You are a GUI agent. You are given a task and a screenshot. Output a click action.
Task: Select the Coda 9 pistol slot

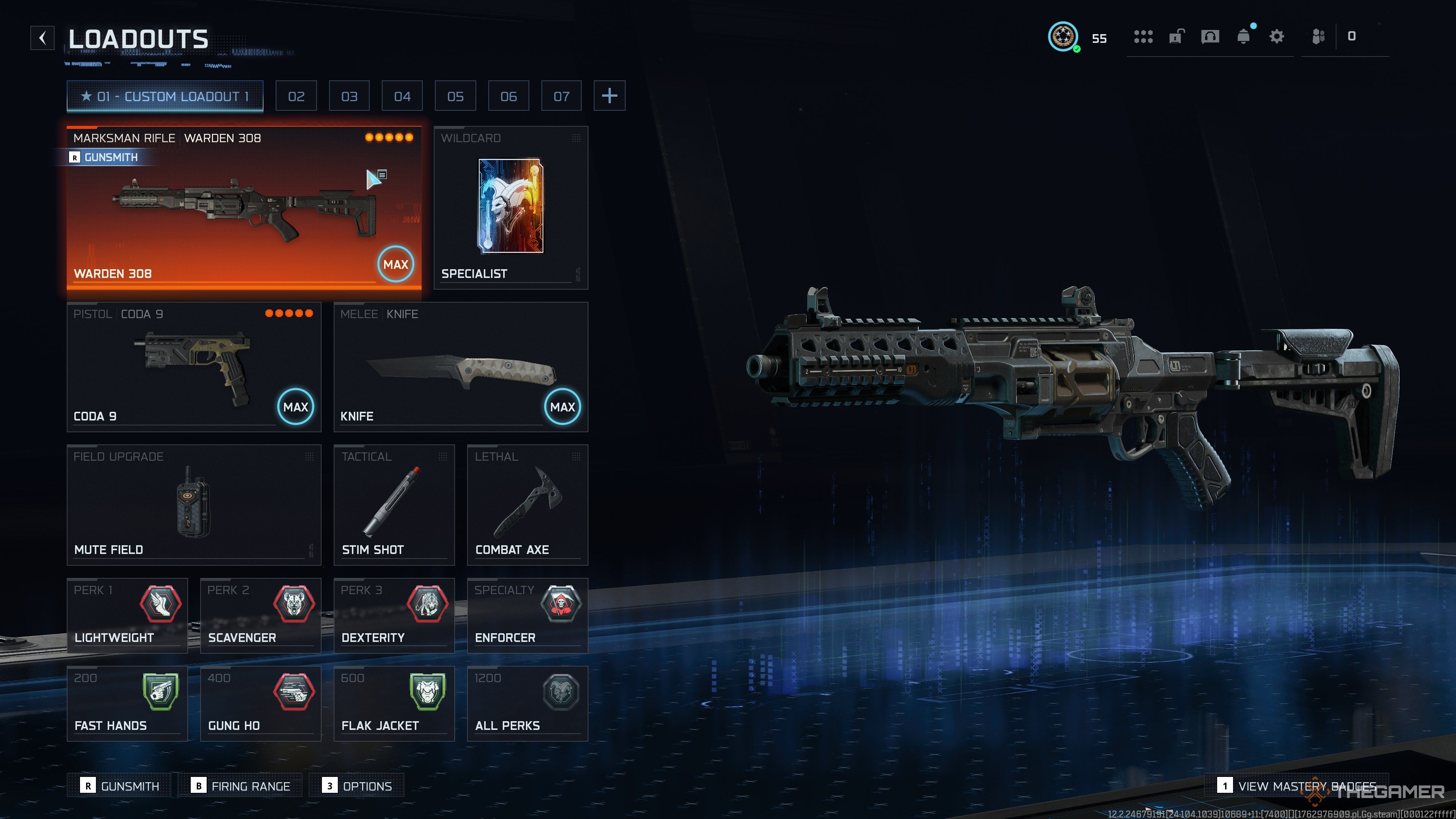[x=194, y=367]
